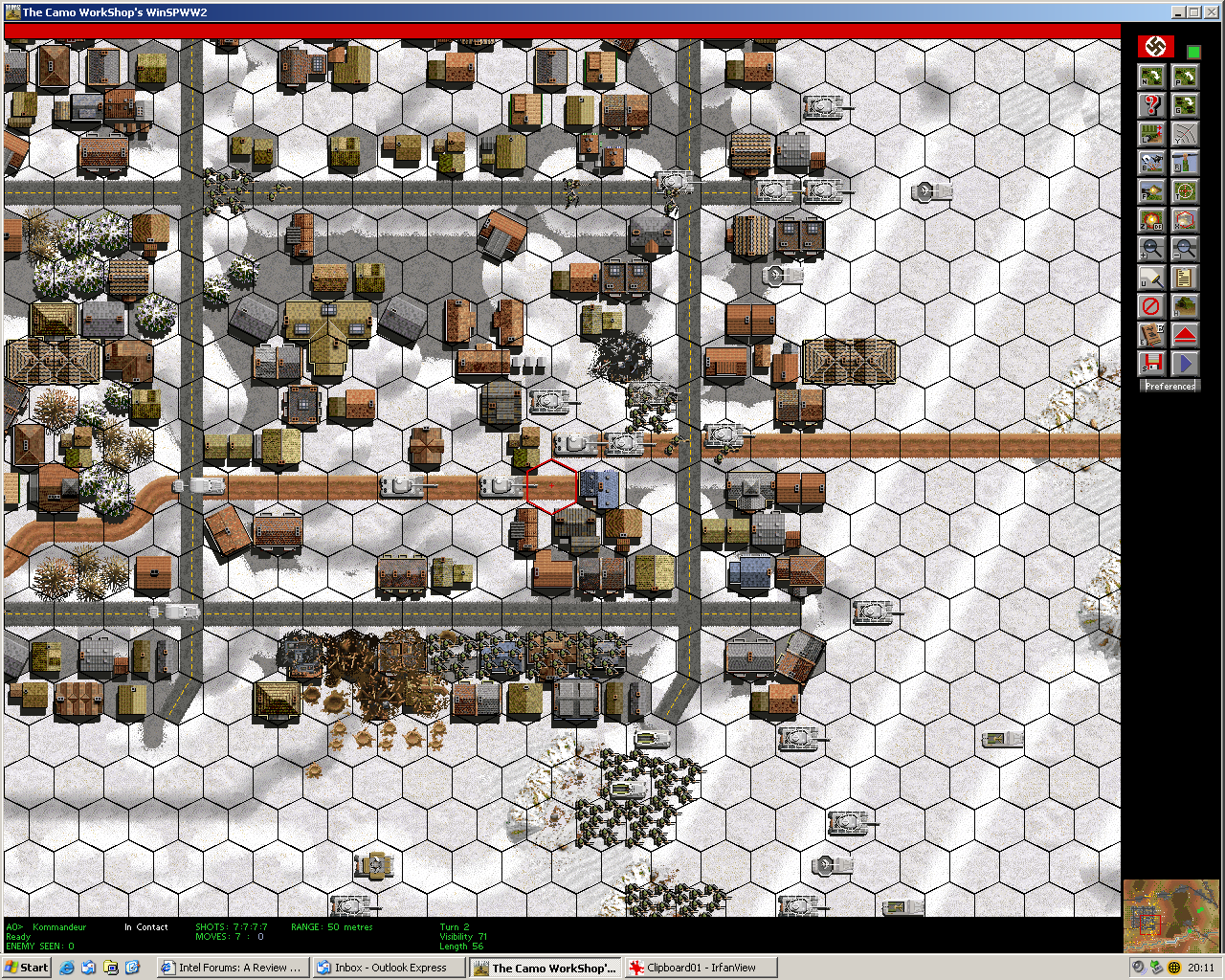Open the encyclopedia book button (E)
Screen dimensions: 1225x980
coord(1151,335)
